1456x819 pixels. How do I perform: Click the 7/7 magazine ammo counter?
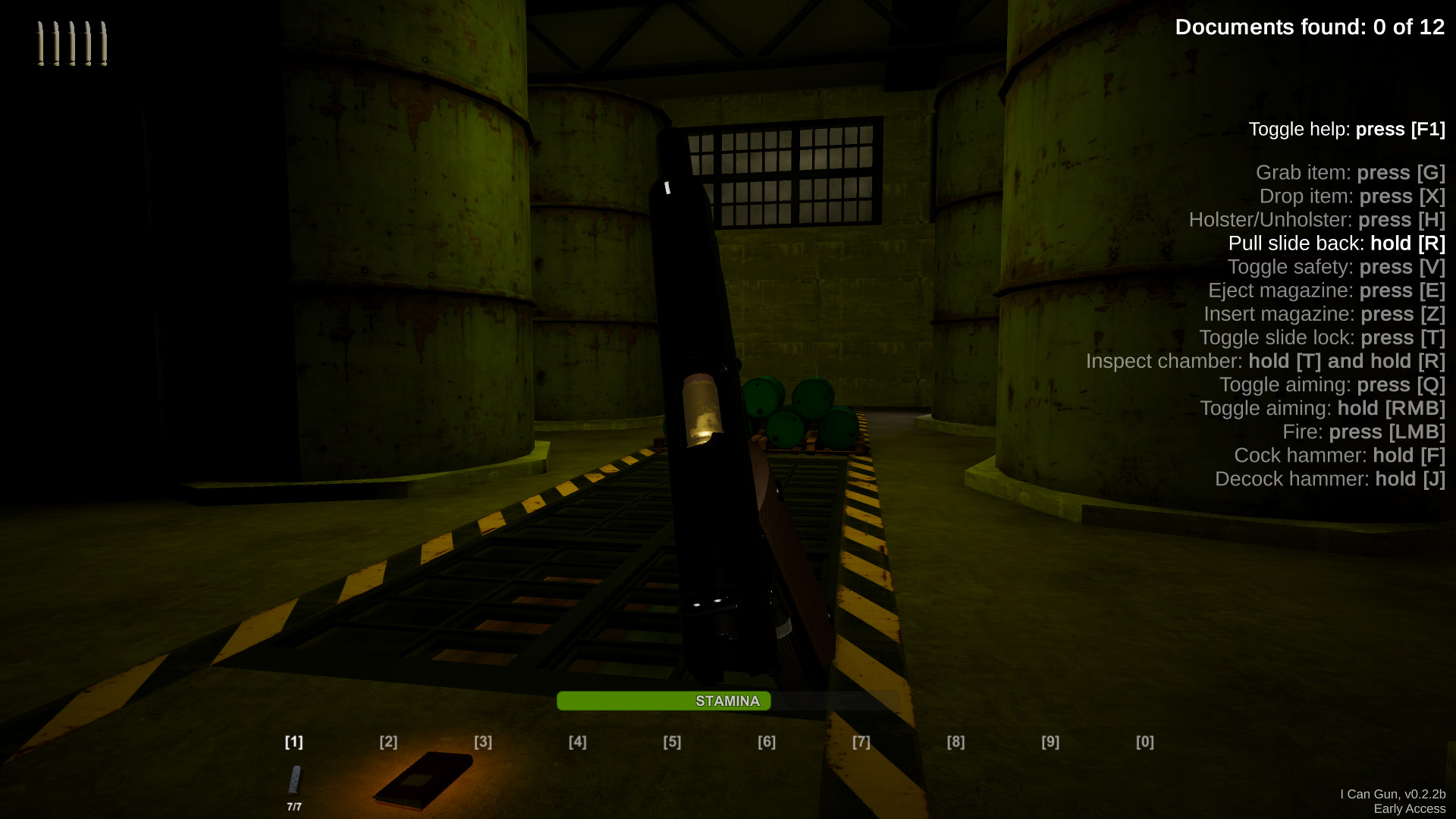tap(293, 806)
